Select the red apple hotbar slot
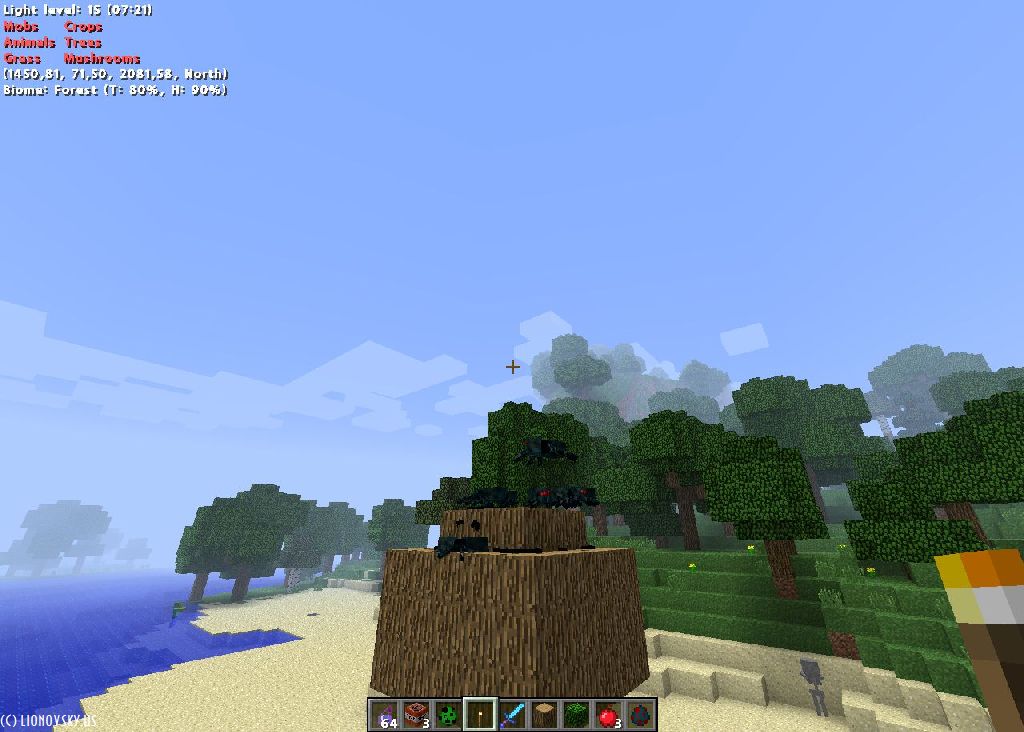1024x732 pixels. (x=608, y=714)
